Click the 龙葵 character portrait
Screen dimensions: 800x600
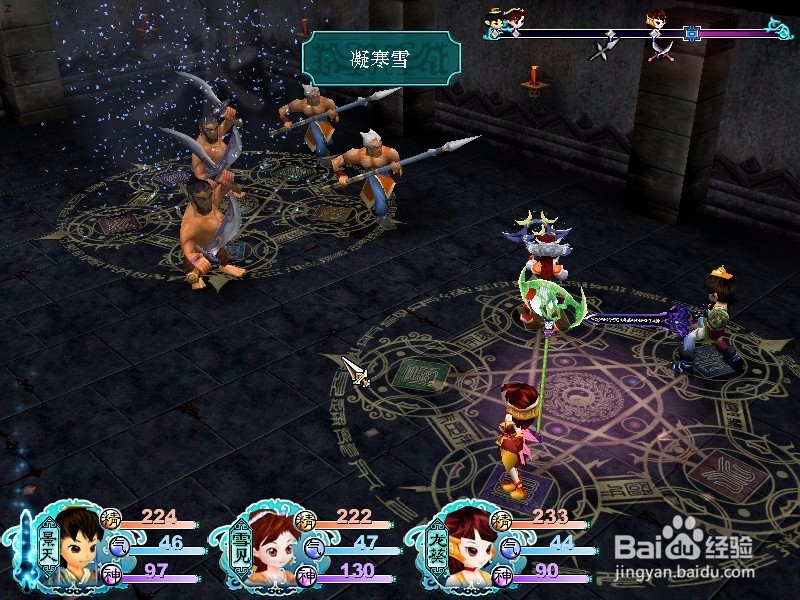[x=465, y=546]
